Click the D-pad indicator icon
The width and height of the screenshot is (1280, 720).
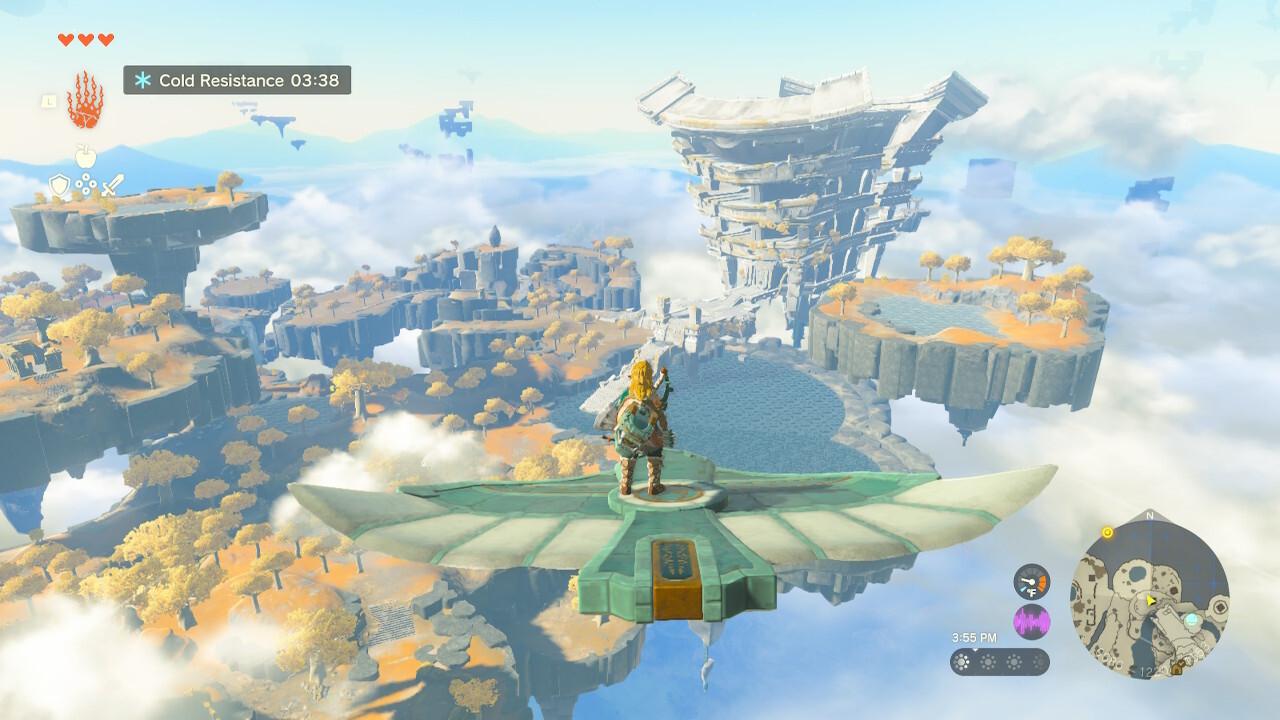[86, 184]
